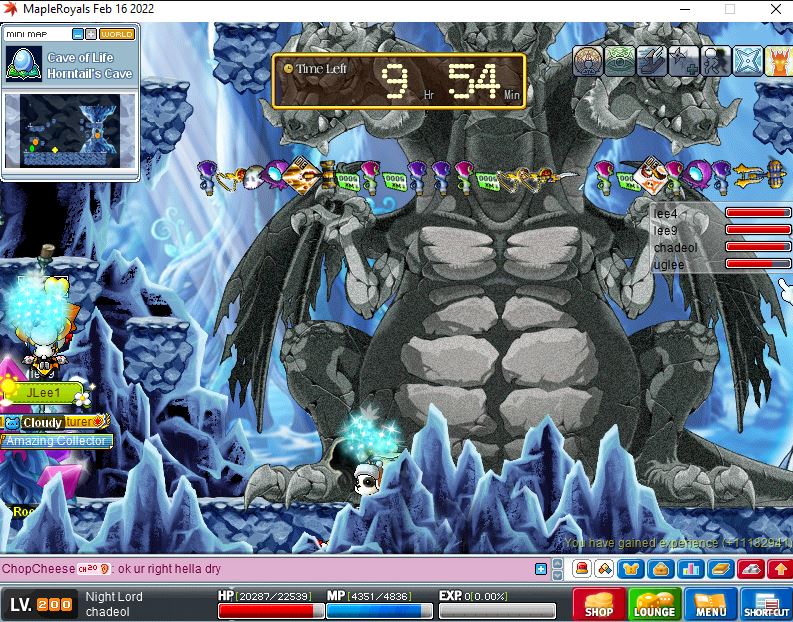Open the Cash Shop button
This screenshot has height=622, width=793.
pos(599,605)
